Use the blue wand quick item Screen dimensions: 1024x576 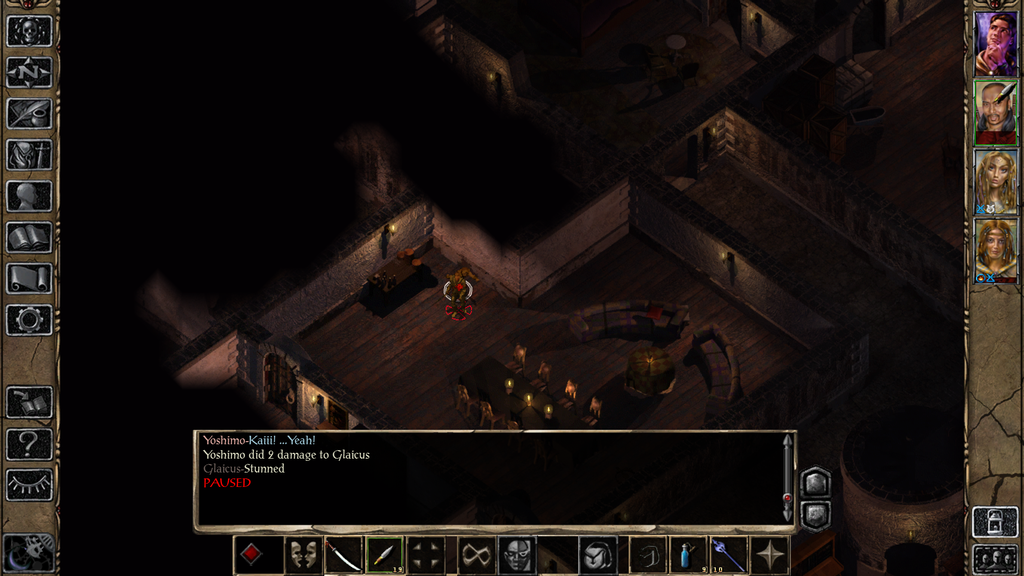[x=728, y=555]
